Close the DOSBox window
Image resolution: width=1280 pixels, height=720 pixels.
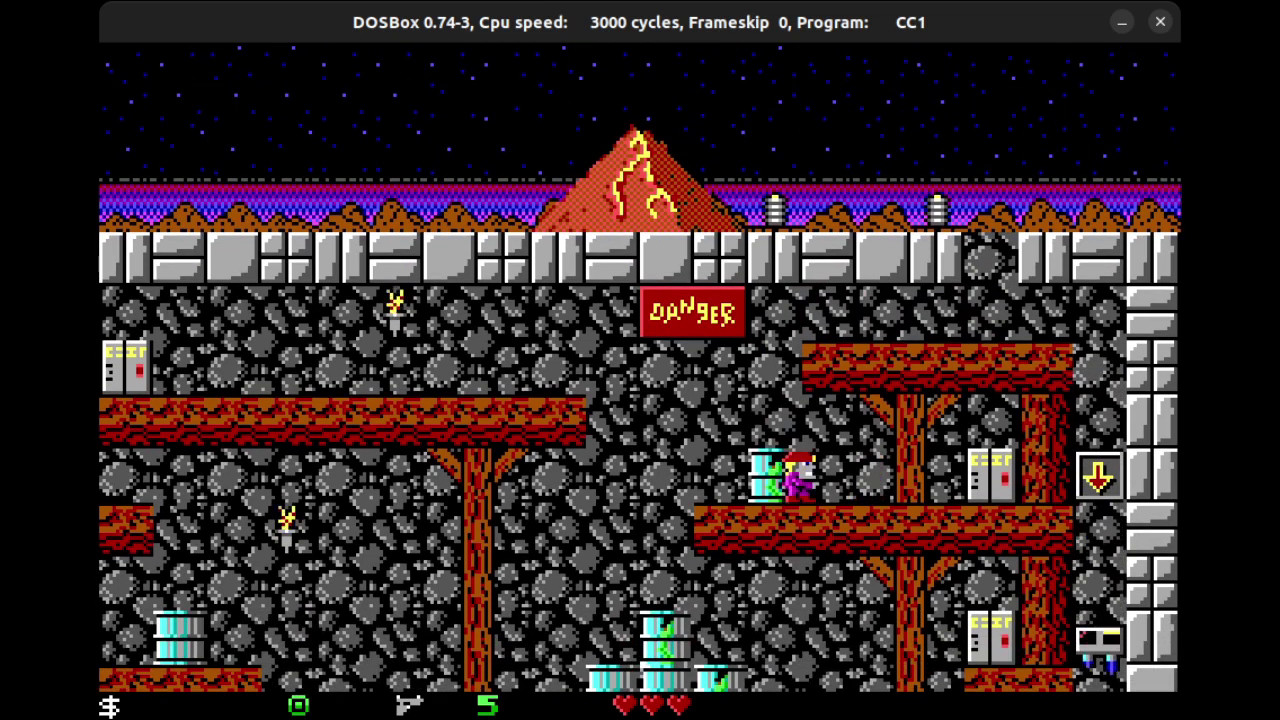coord(1160,22)
